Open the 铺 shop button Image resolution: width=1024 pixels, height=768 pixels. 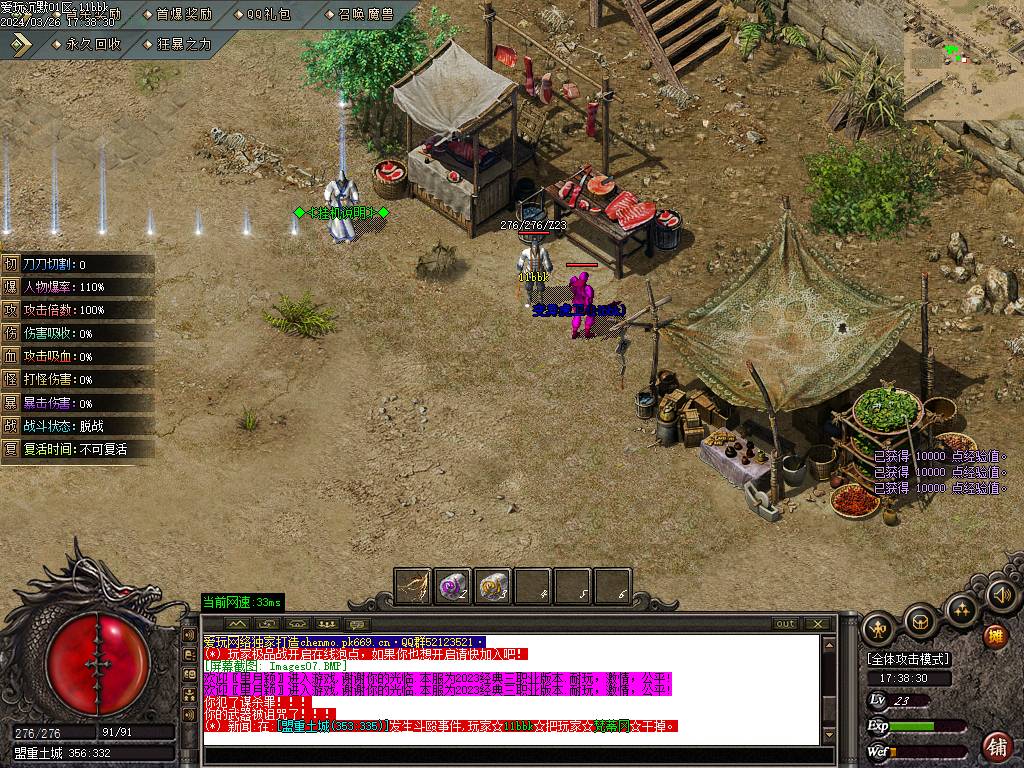point(996,746)
